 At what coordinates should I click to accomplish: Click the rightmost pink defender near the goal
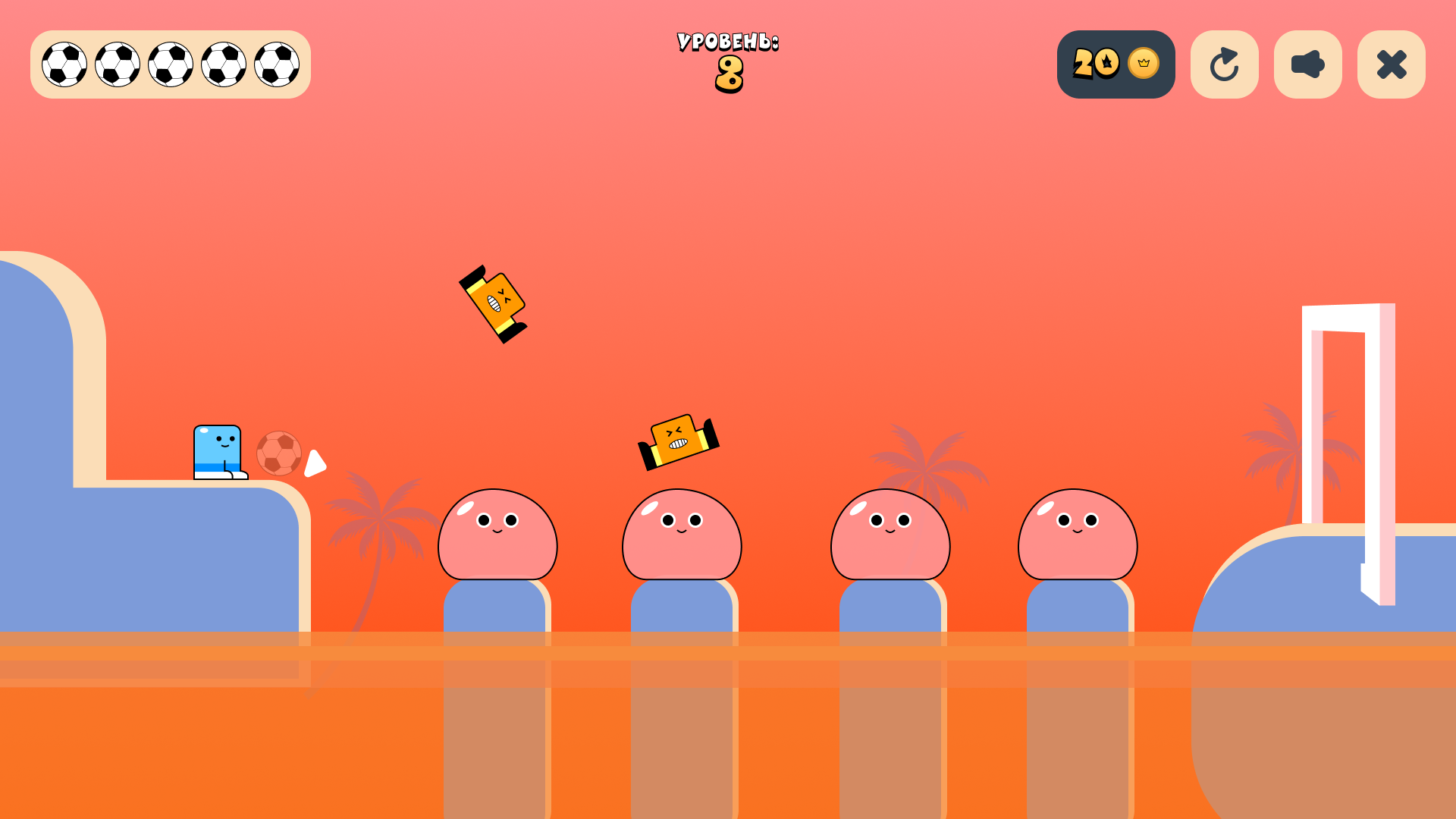coord(1078,535)
